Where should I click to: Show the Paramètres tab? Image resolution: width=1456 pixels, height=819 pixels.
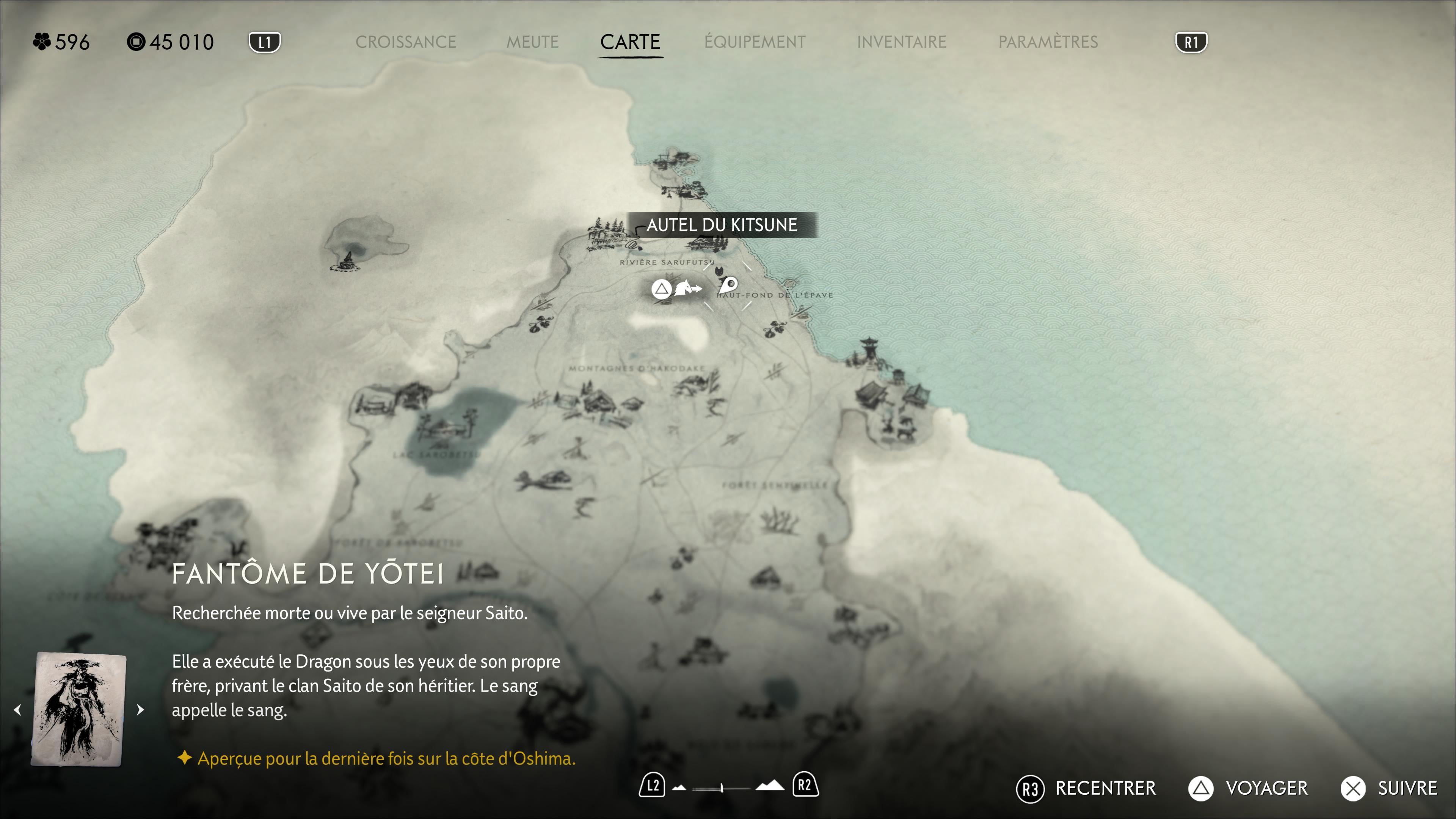coord(1048,42)
